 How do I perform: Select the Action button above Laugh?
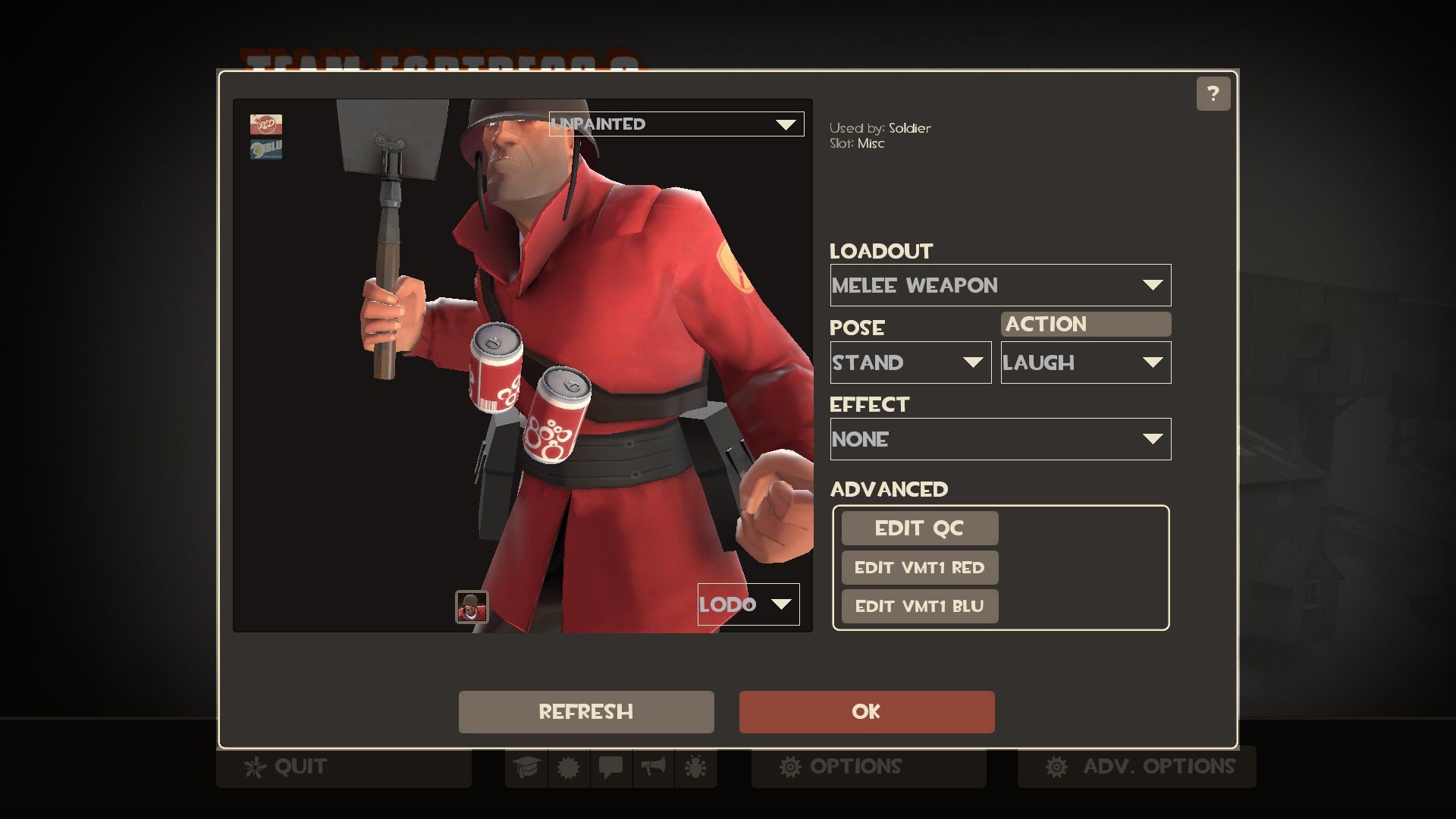(1085, 325)
